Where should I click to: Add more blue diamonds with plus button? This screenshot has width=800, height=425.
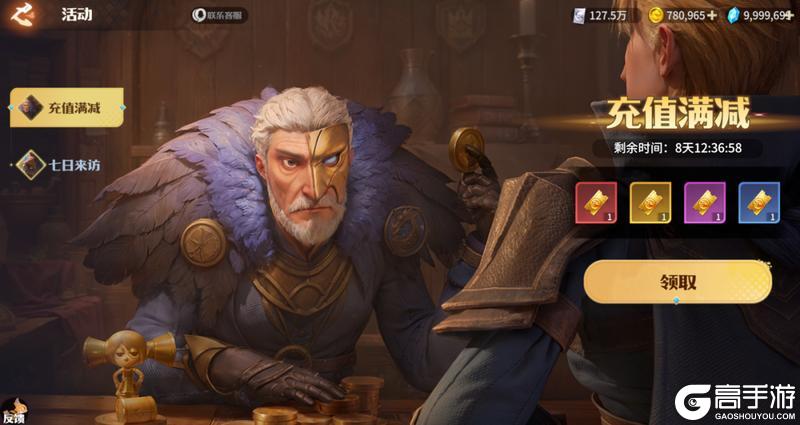(791, 15)
